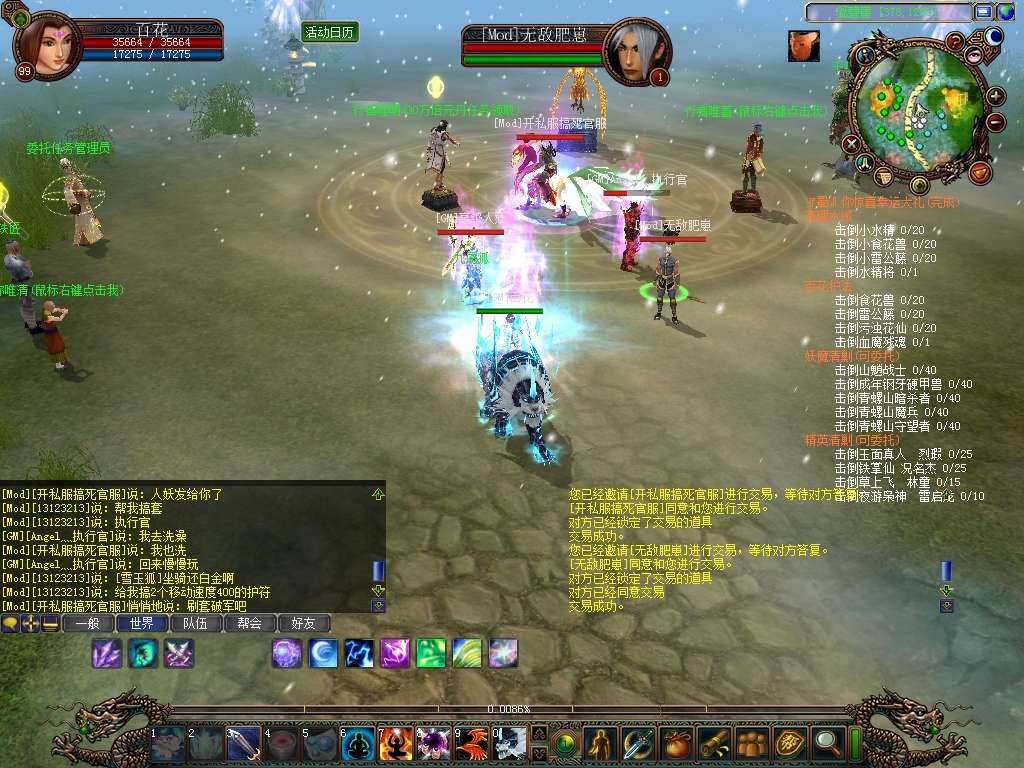Select the 队伍 chat tab
Image resolution: width=1024 pixels, height=768 pixels.
[195, 623]
